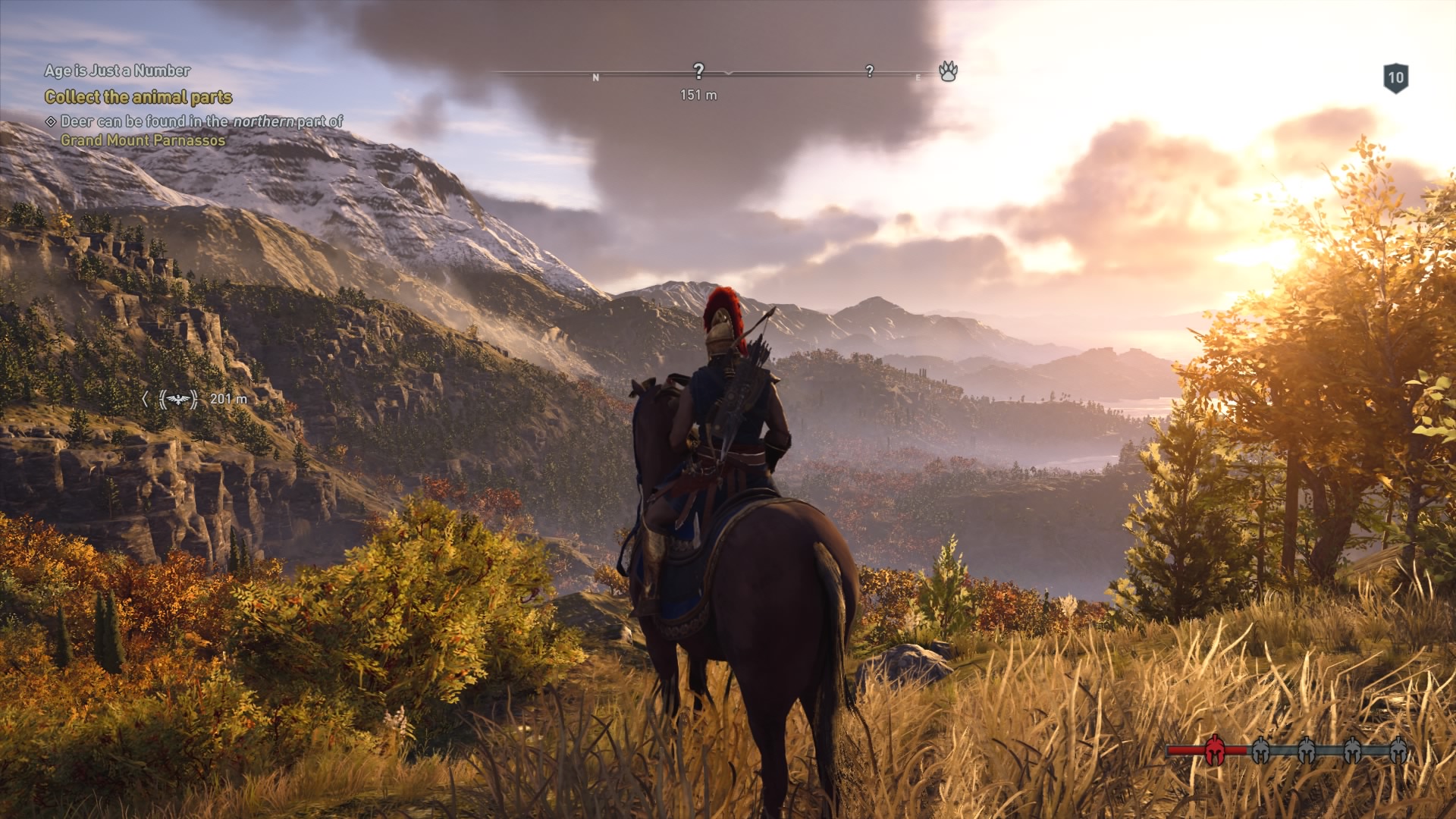
Task: Select the winged eagle marker showing 201 m
Action: [x=178, y=399]
